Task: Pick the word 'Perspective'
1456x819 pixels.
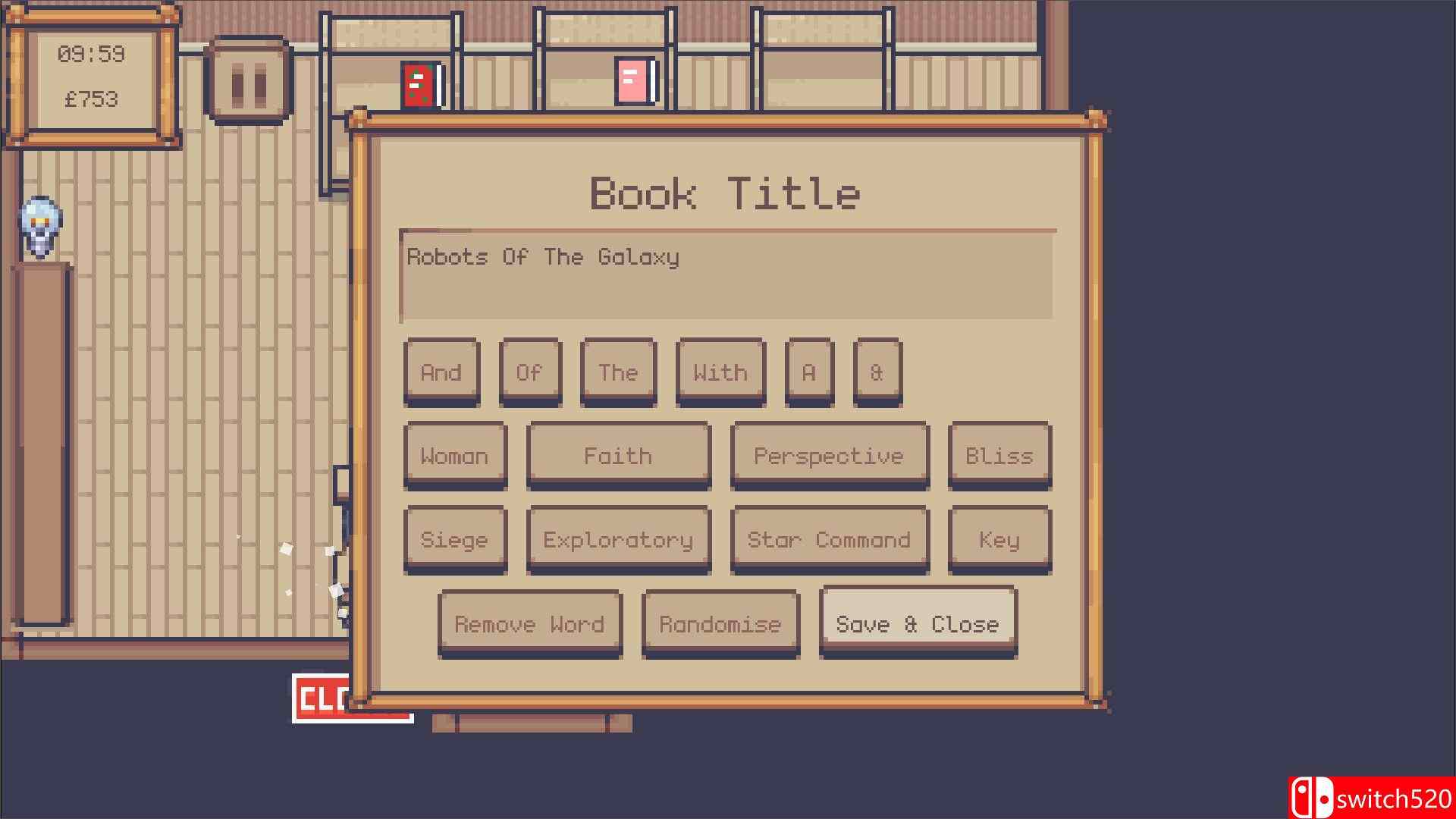Action: 829,456
